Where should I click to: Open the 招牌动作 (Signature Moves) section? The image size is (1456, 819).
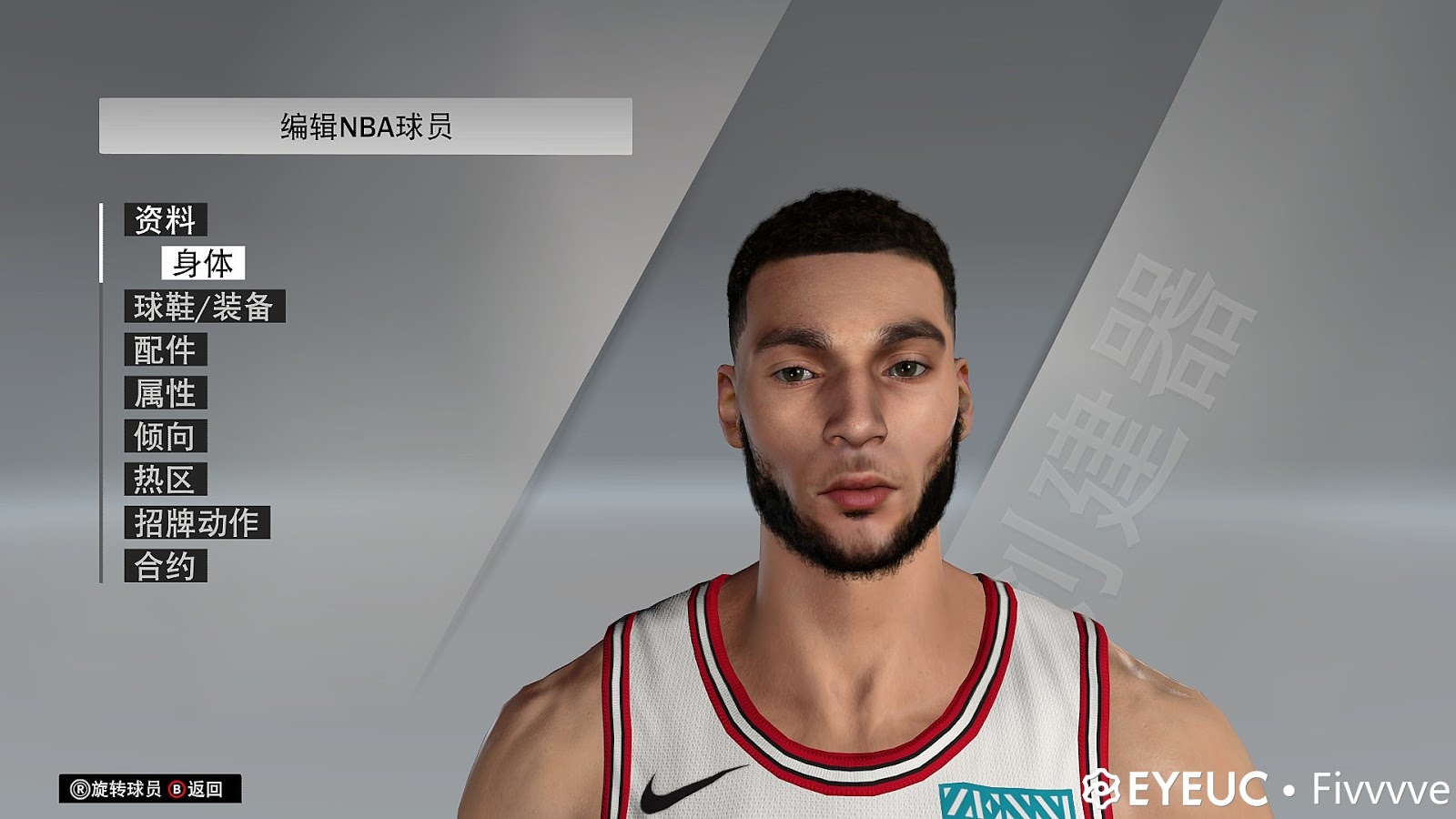197,522
